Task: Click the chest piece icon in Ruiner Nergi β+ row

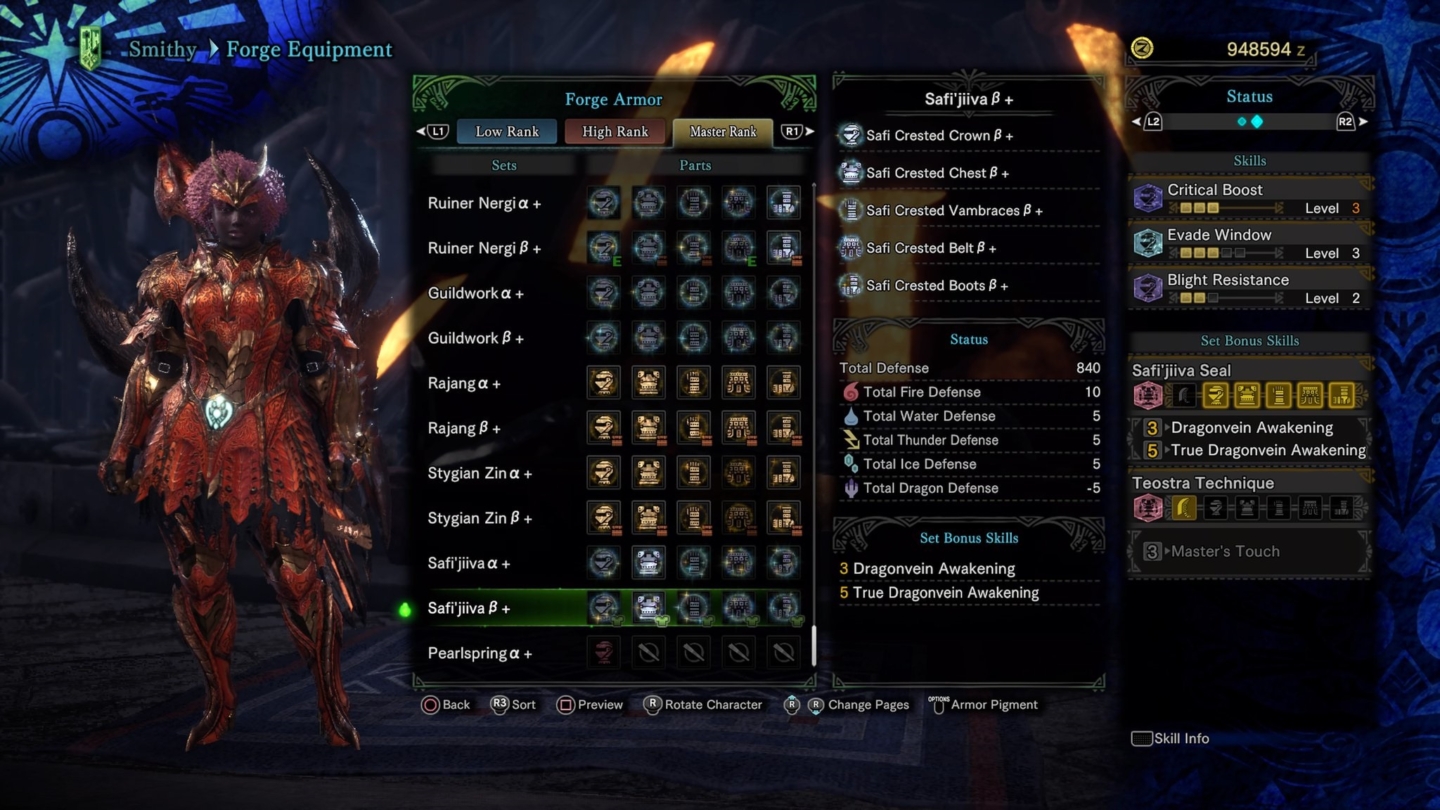Action: pyautogui.click(x=648, y=247)
